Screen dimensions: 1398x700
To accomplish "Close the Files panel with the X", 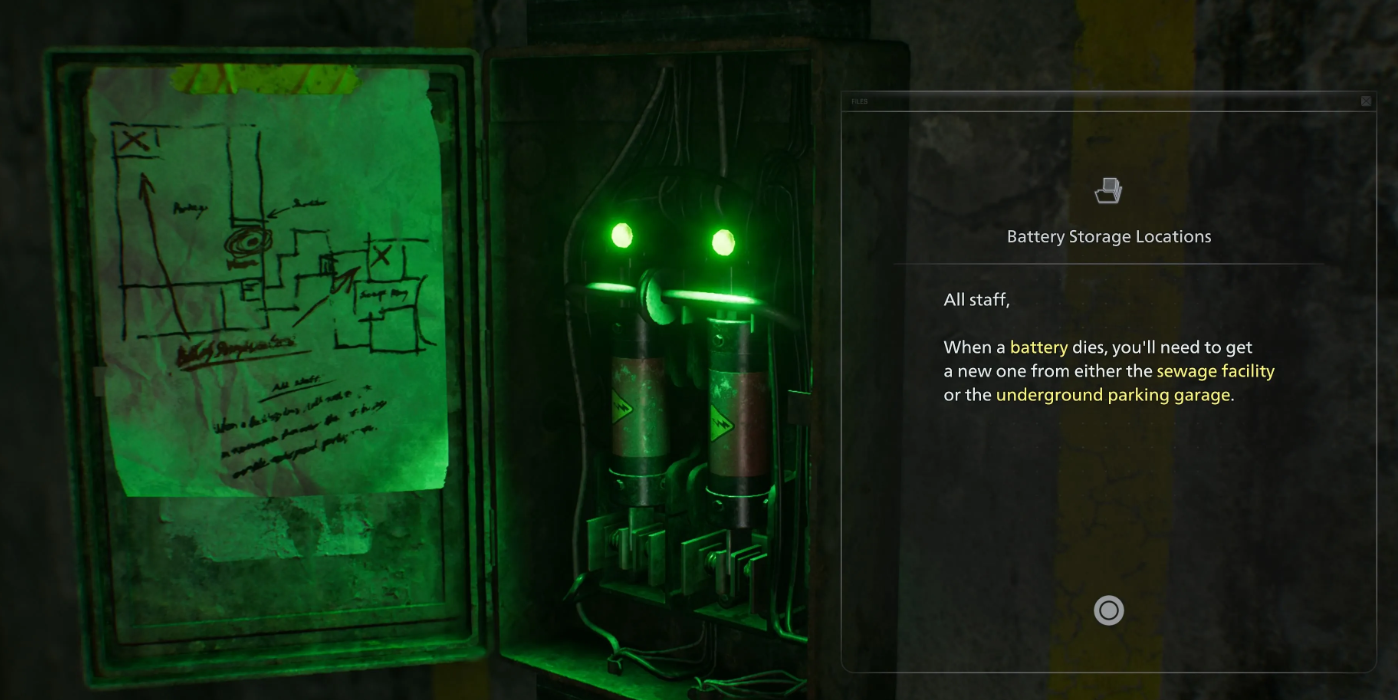I will [x=1366, y=101].
